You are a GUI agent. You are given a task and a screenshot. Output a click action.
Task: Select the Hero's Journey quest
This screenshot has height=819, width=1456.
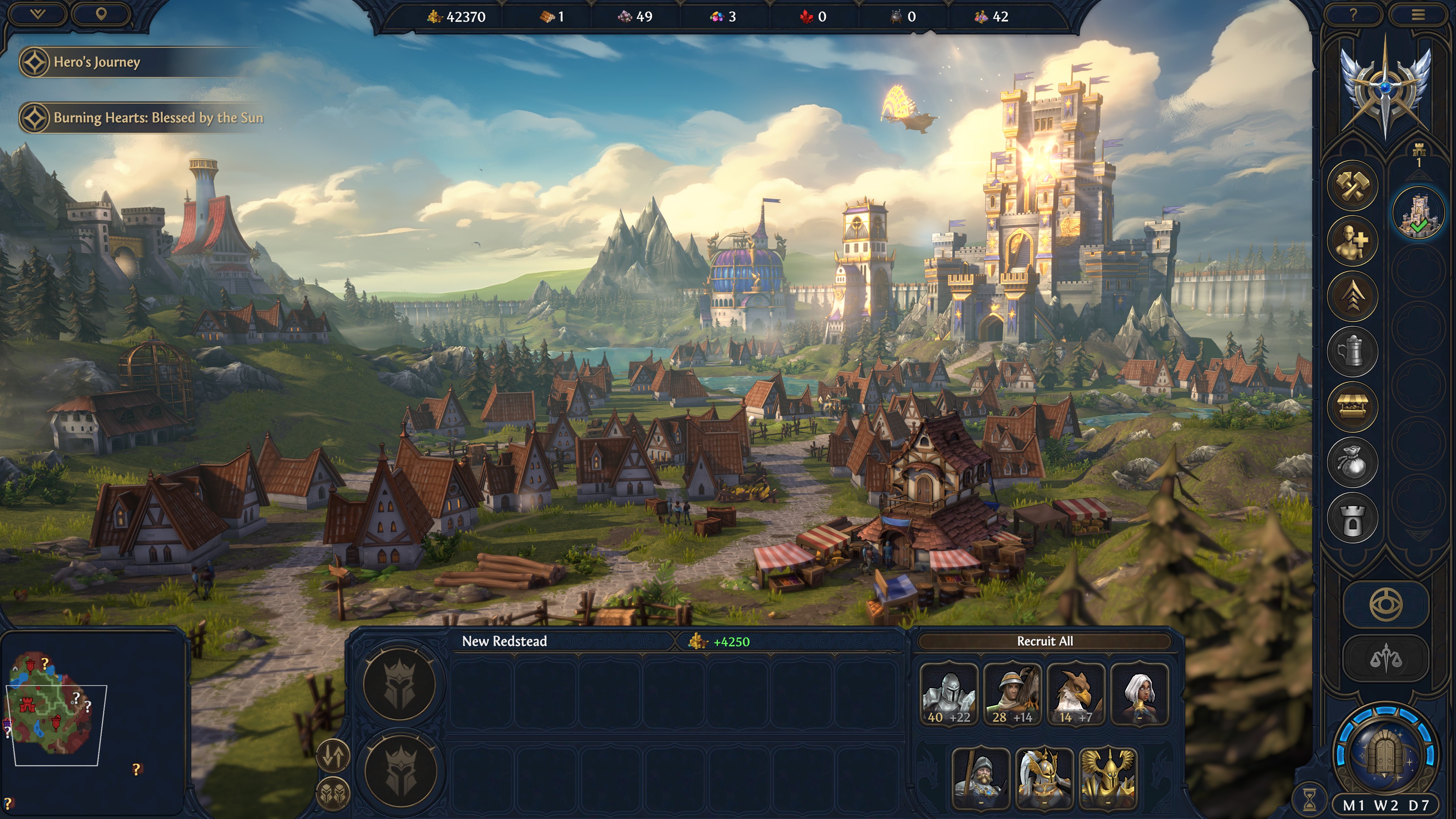pyautogui.click(x=96, y=62)
